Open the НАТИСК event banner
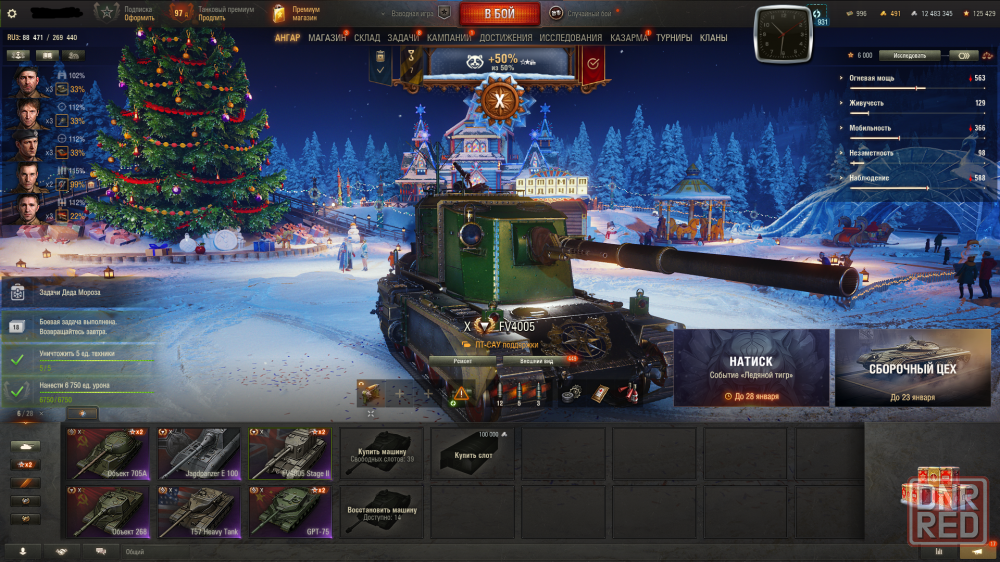The image size is (1000, 562). click(751, 367)
